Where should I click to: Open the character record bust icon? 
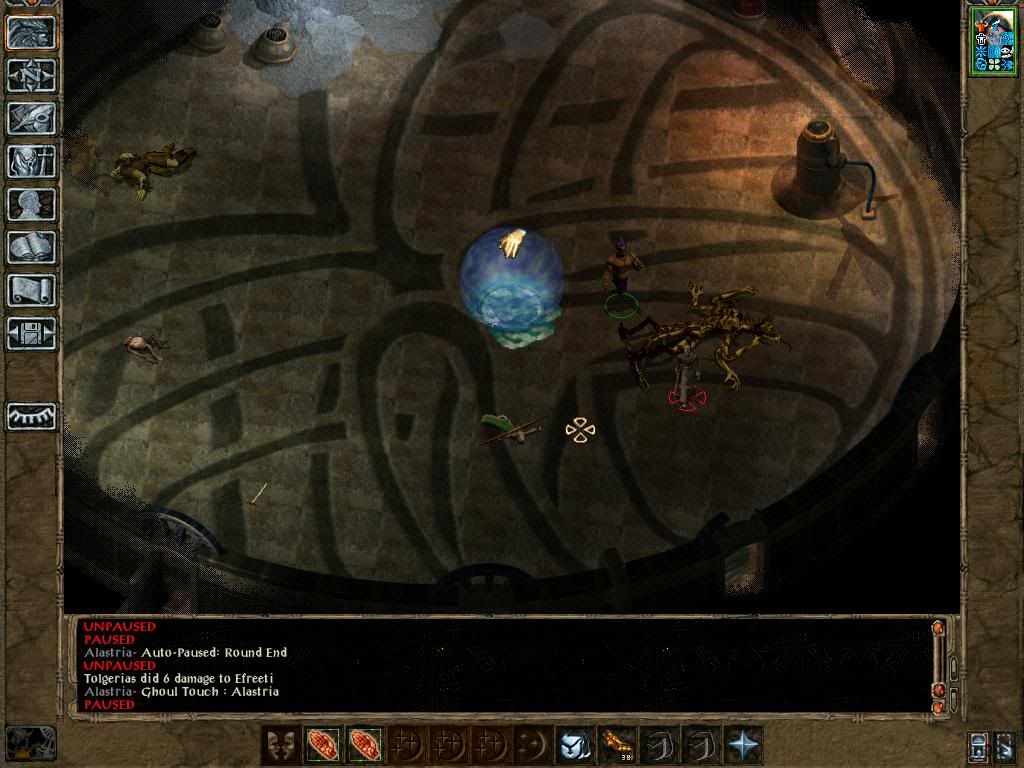[x=31, y=204]
